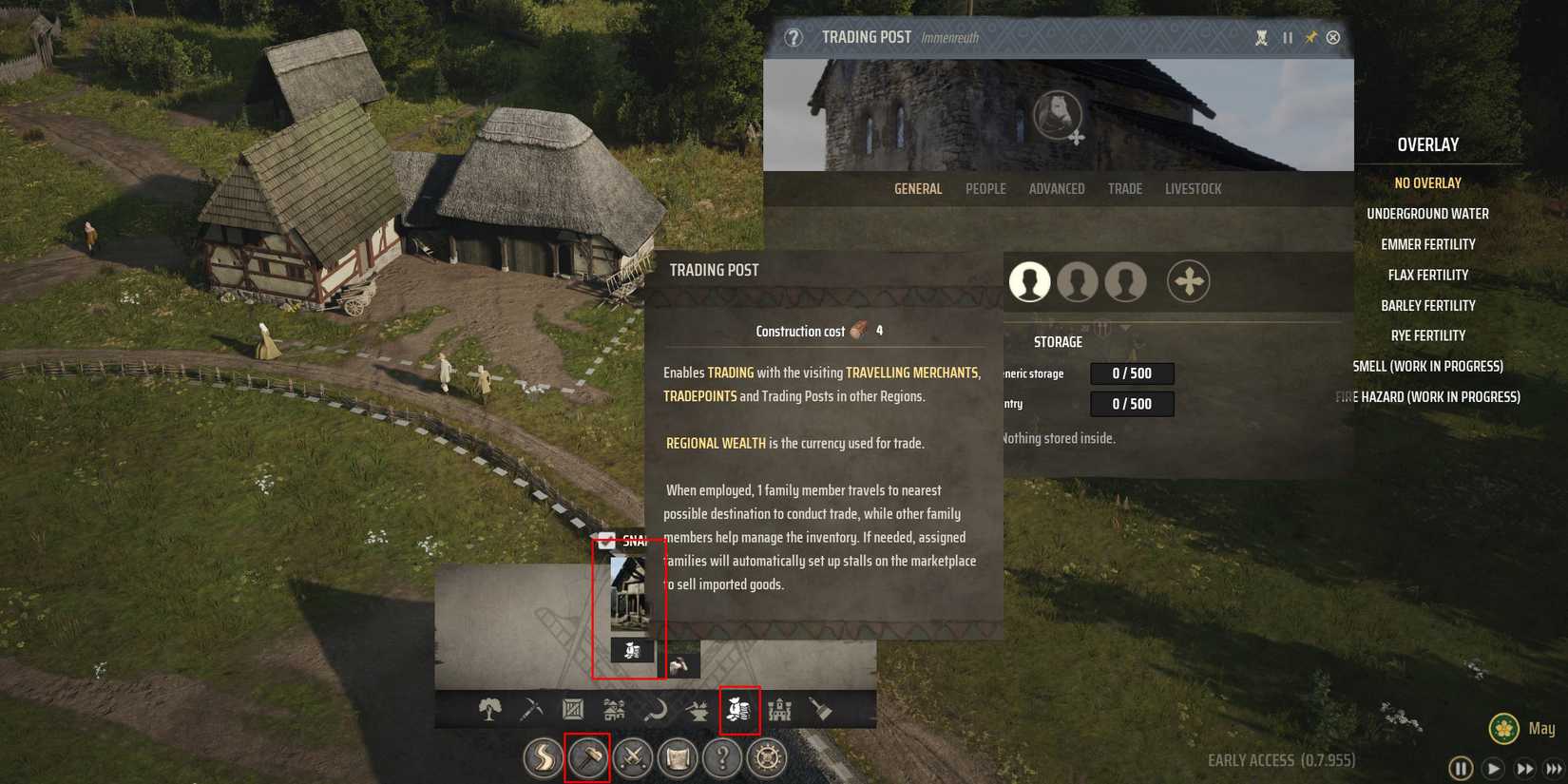Show the RYE FERTILITY overlay

tap(1430, 335)
